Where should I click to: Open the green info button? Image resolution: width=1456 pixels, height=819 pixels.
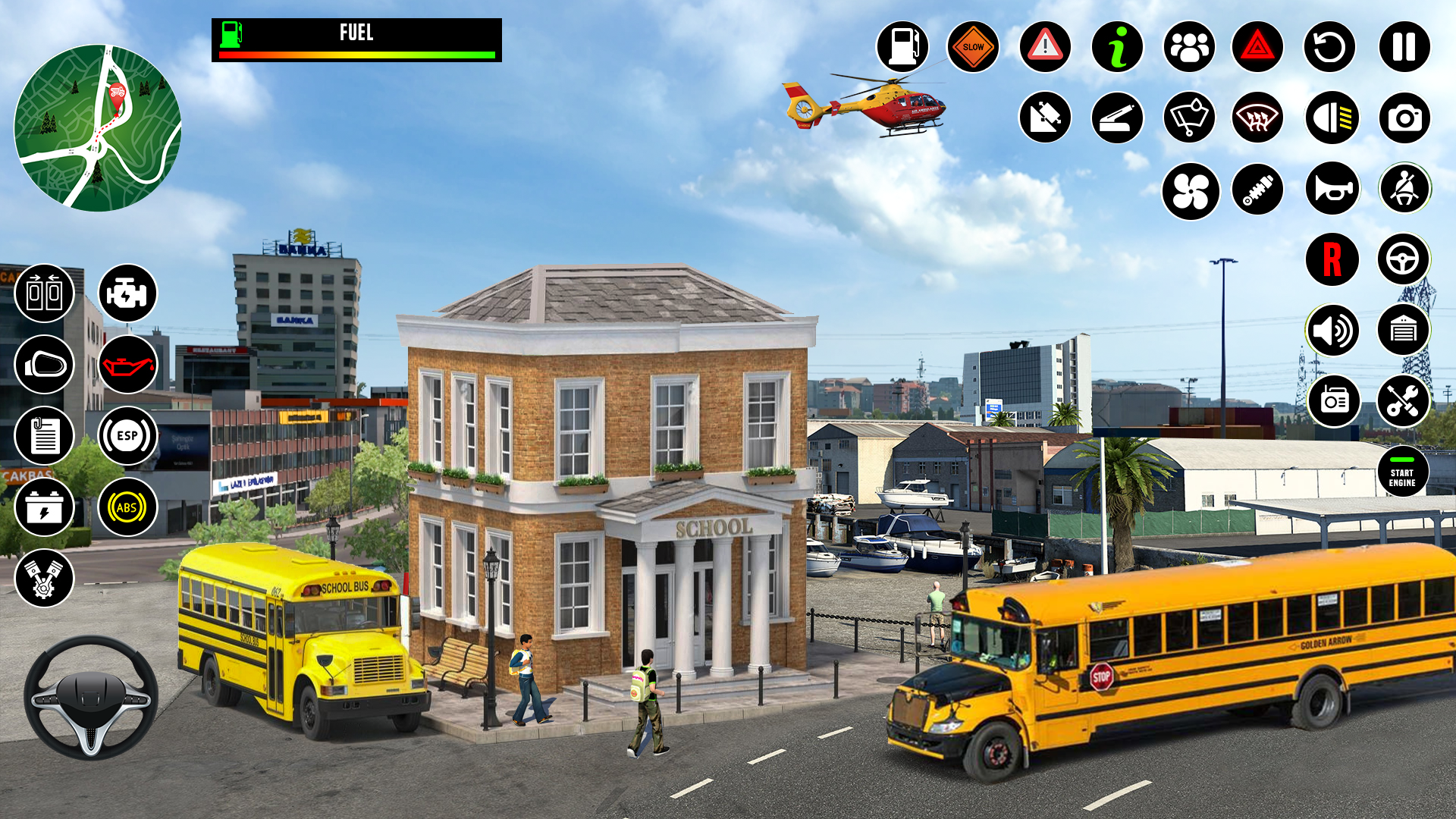tap(1117, 47)
